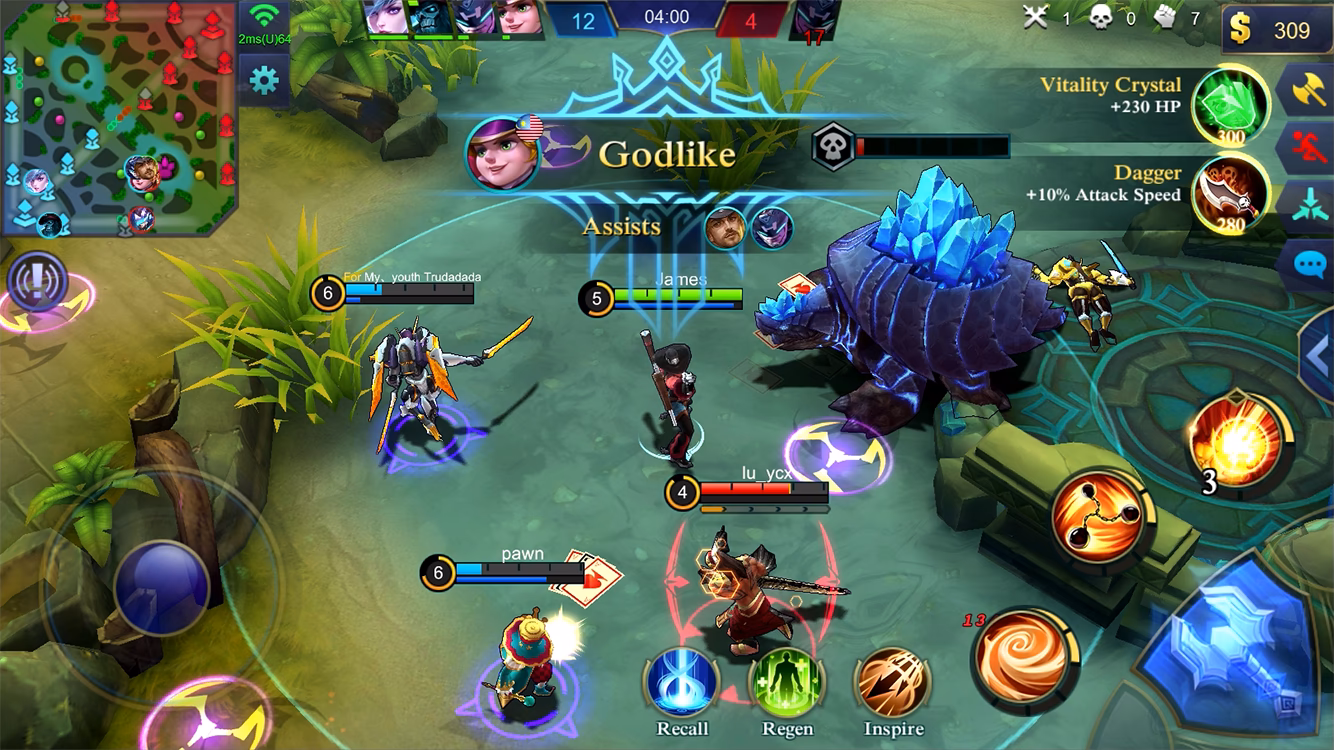Use the Regen battle spell
This screenshot has height=750, width=1334.
pyautogui.click(x=788, y=685)
